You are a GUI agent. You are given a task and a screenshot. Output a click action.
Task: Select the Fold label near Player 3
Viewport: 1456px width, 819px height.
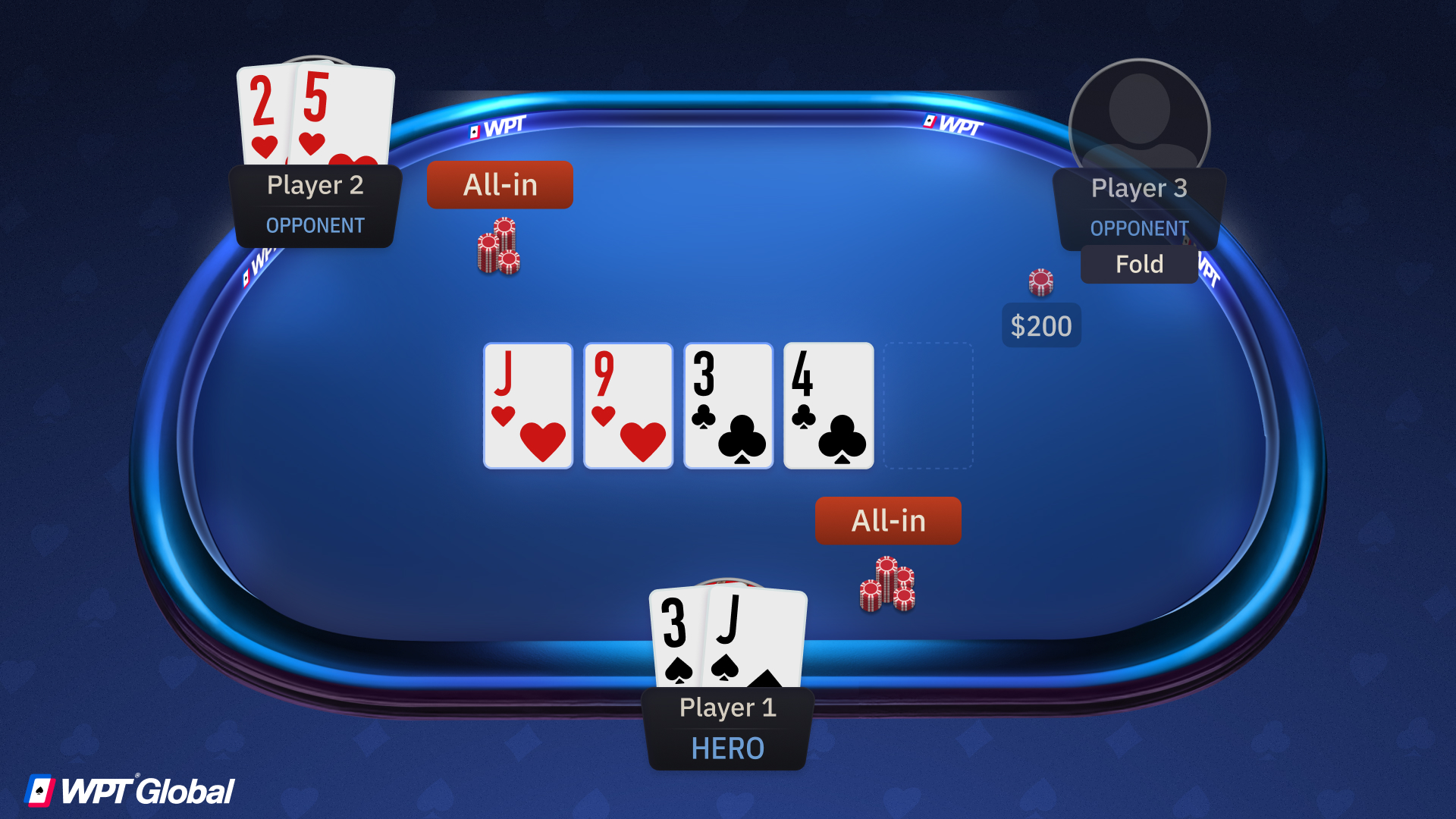1138,264
